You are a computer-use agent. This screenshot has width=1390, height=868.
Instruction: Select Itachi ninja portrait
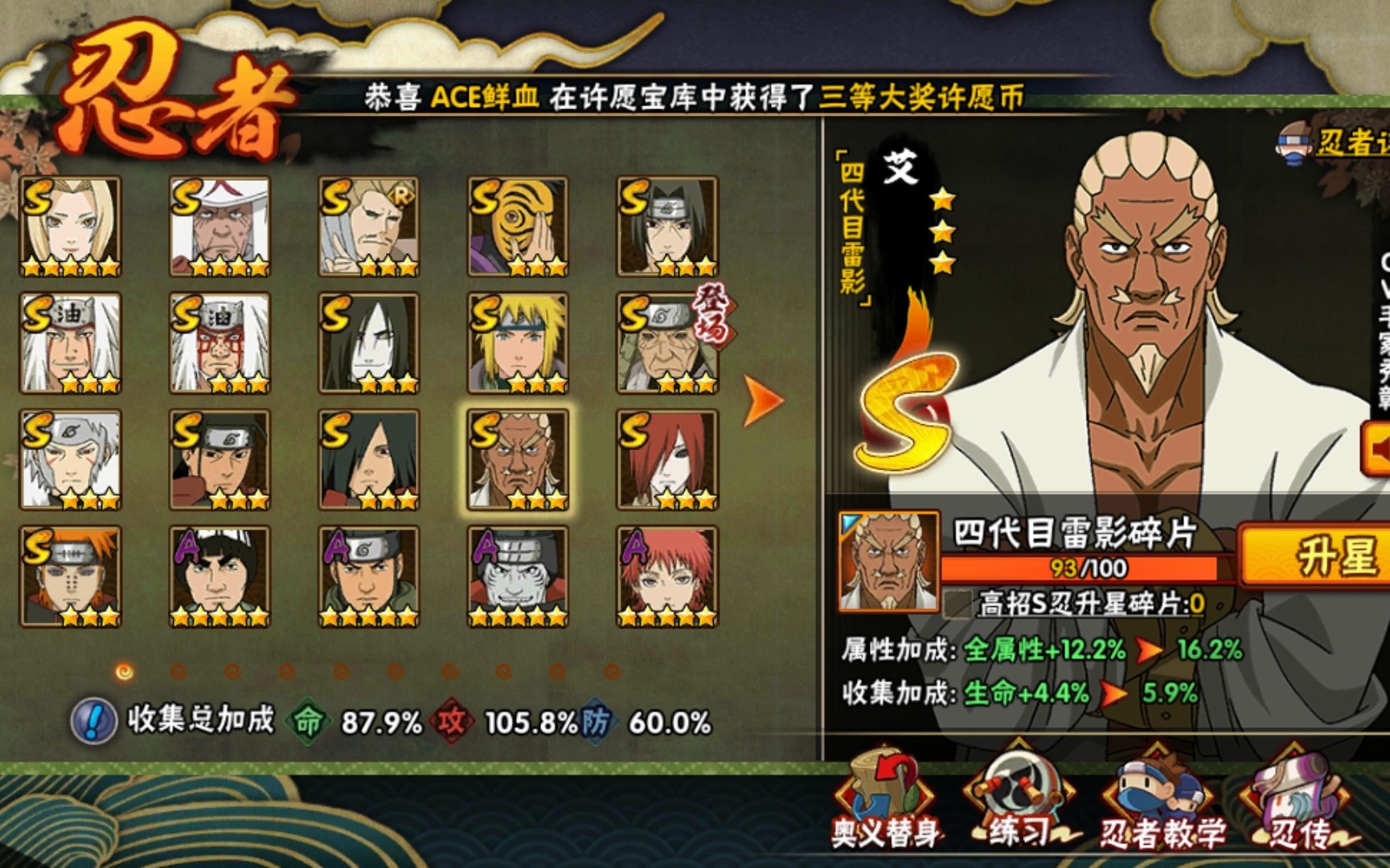point(667,227)
